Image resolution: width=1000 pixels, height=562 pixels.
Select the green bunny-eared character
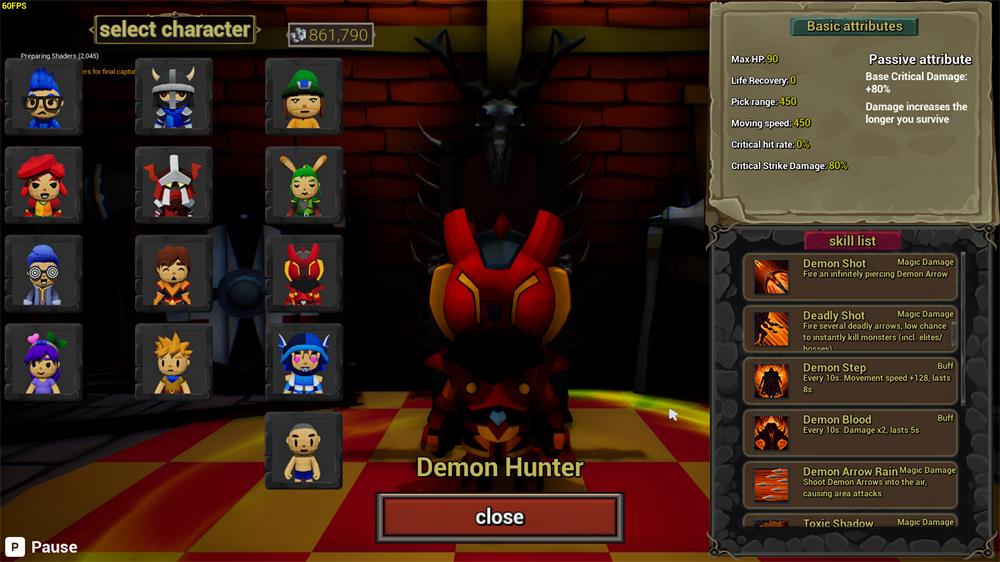(x=304, y=186)
